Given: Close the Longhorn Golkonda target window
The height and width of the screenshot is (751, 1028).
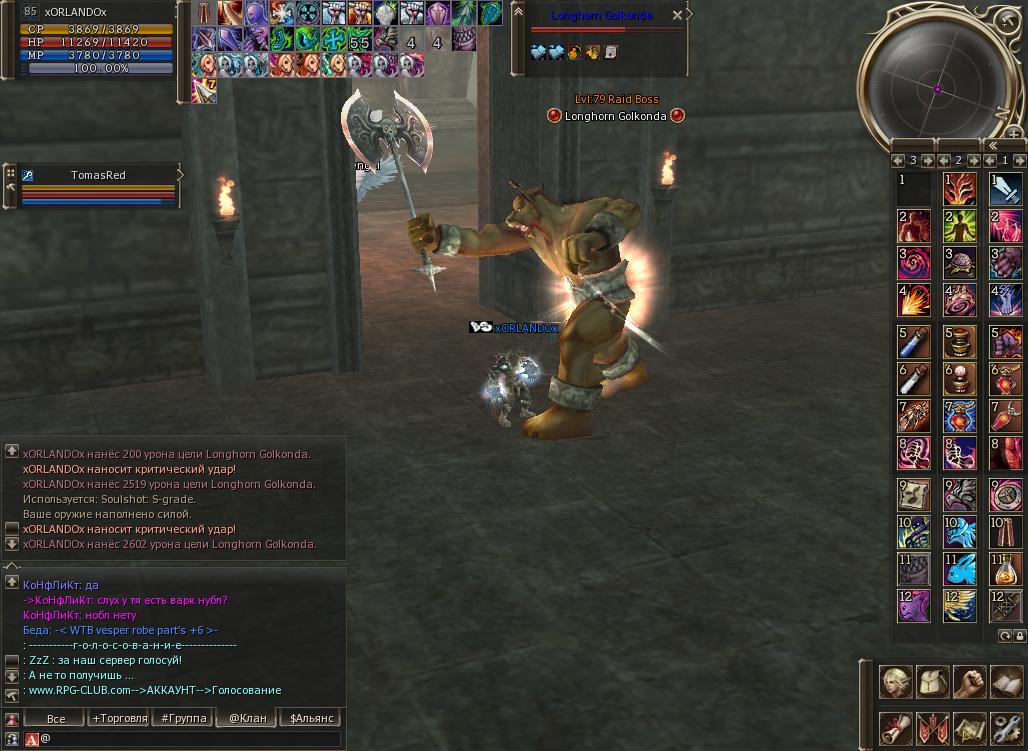Looking at the screenshot, I should (677, 16).
